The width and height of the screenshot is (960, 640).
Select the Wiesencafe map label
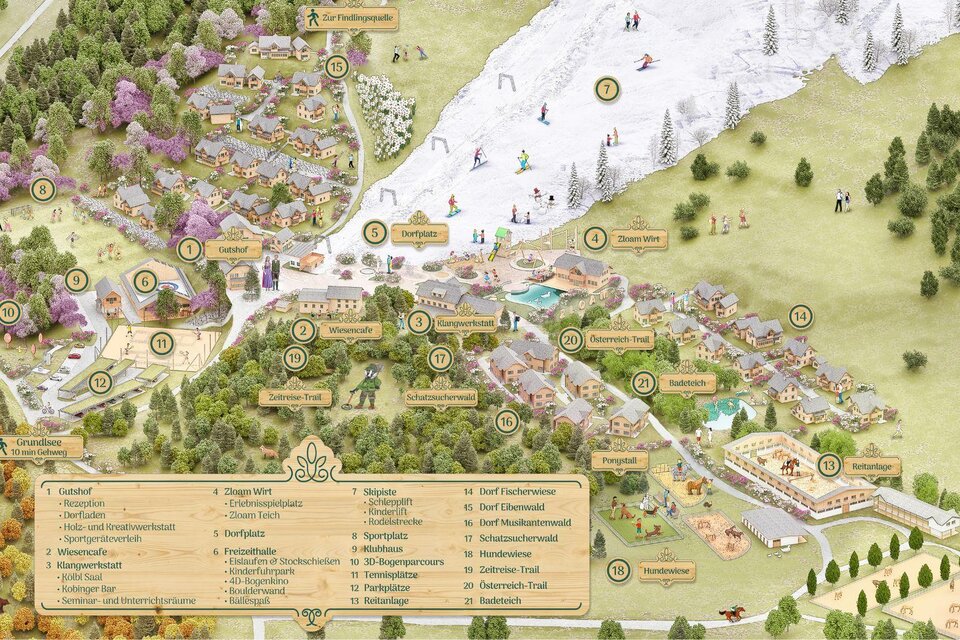(x=350, y=330)
